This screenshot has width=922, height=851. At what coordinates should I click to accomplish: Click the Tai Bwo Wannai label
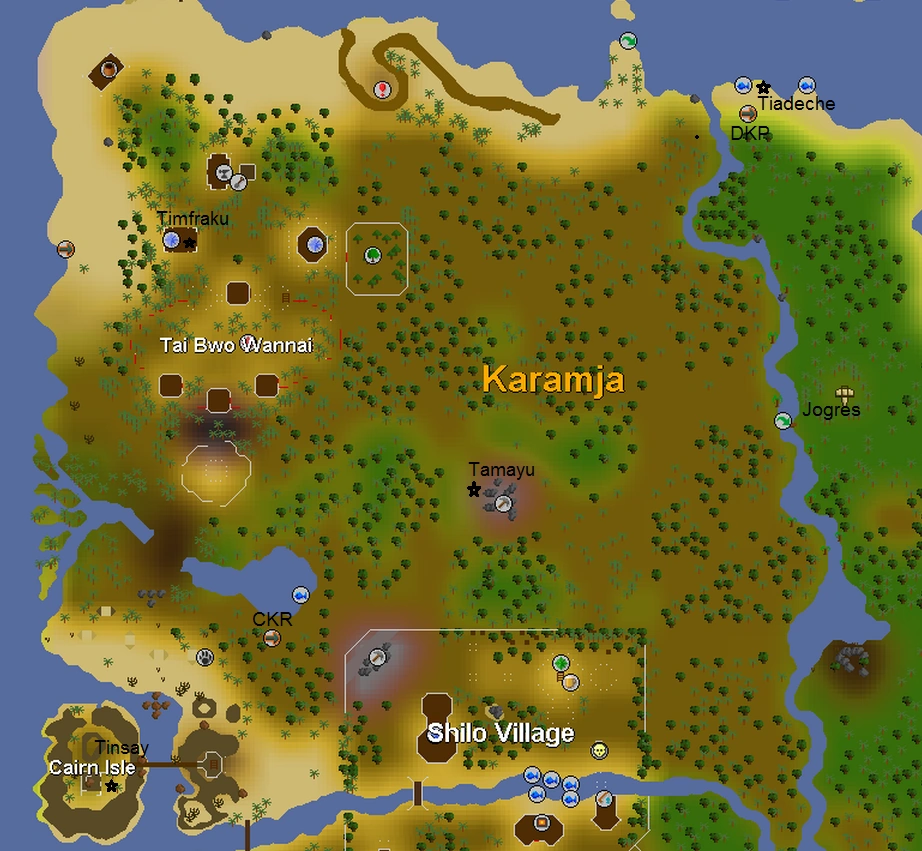click(236, 346)
